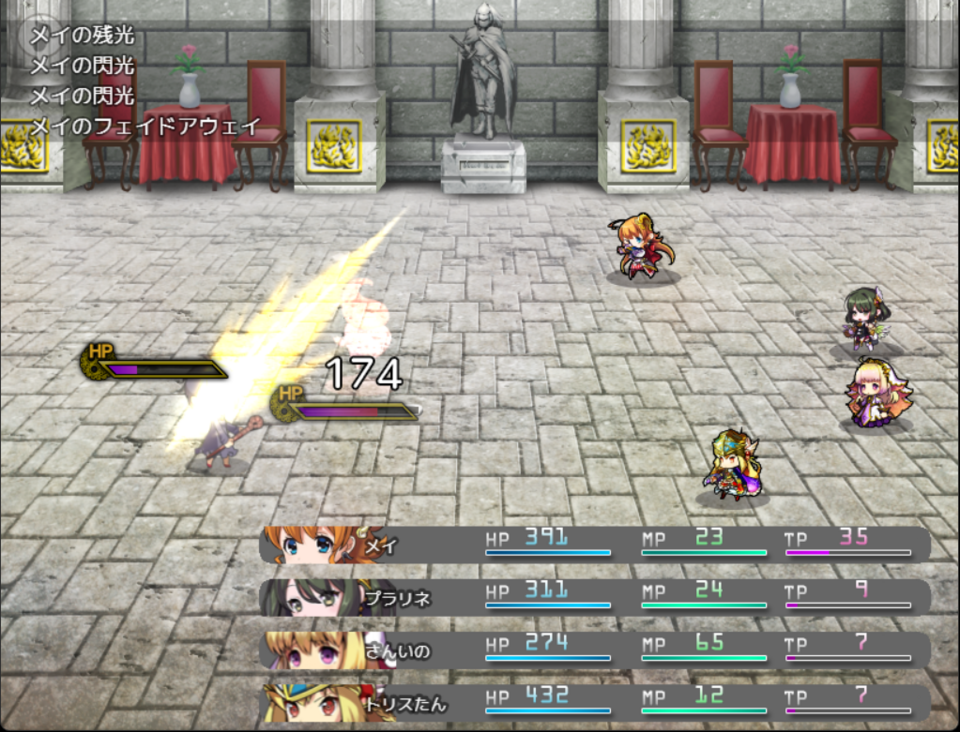Pick トリスたん's party status row
960x732 pixels.
point(595,703)
